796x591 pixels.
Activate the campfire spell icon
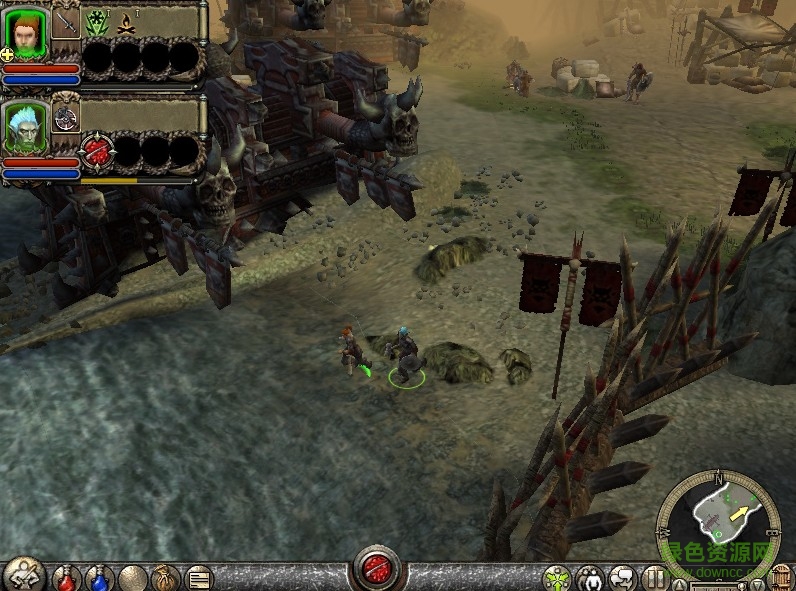126,21
